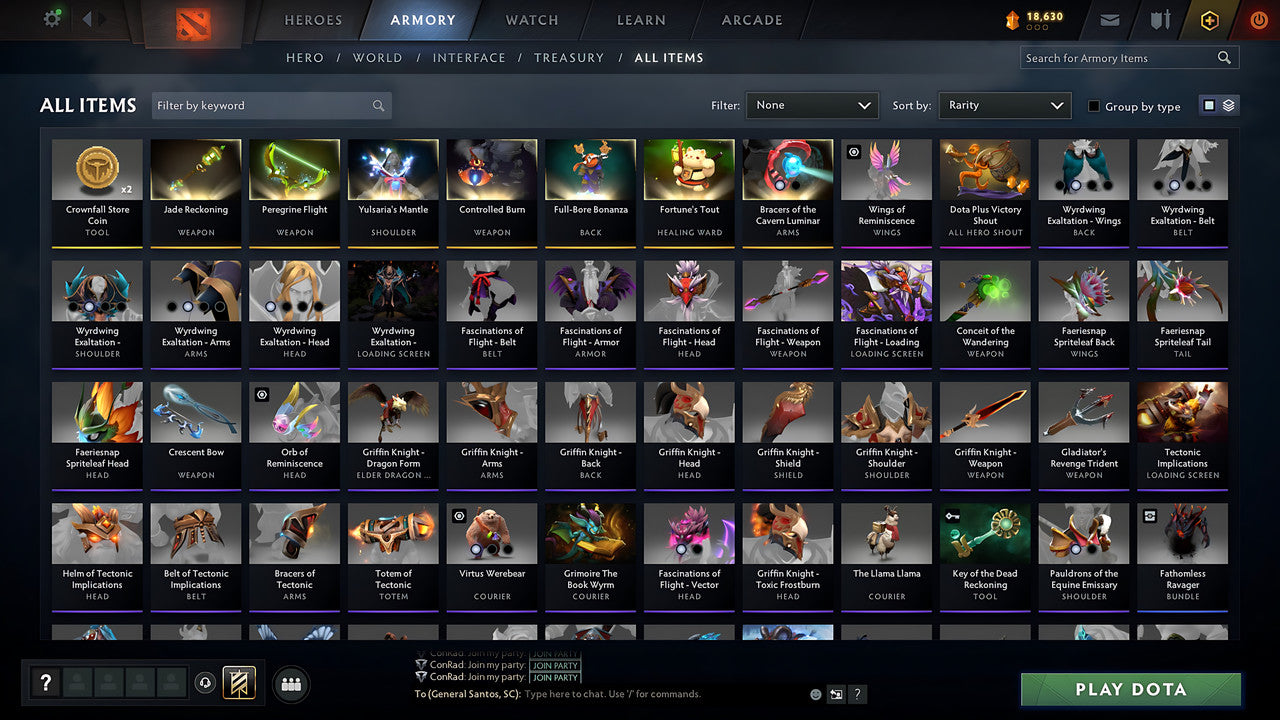This screenshot has height=720, width=1280.
Task: Open the friends list people icon
Action: coord(289,684)
